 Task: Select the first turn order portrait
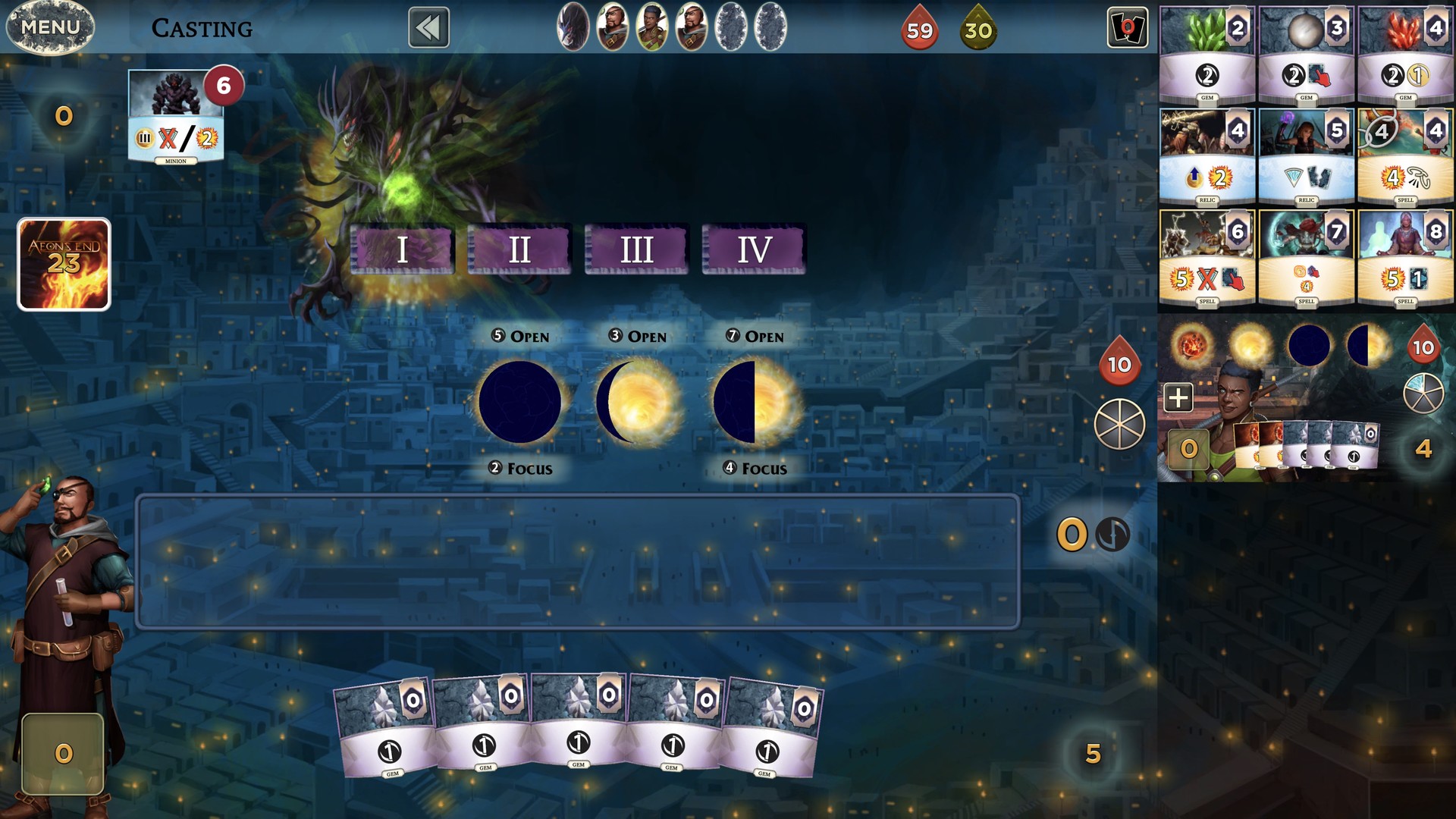[573, 27]
